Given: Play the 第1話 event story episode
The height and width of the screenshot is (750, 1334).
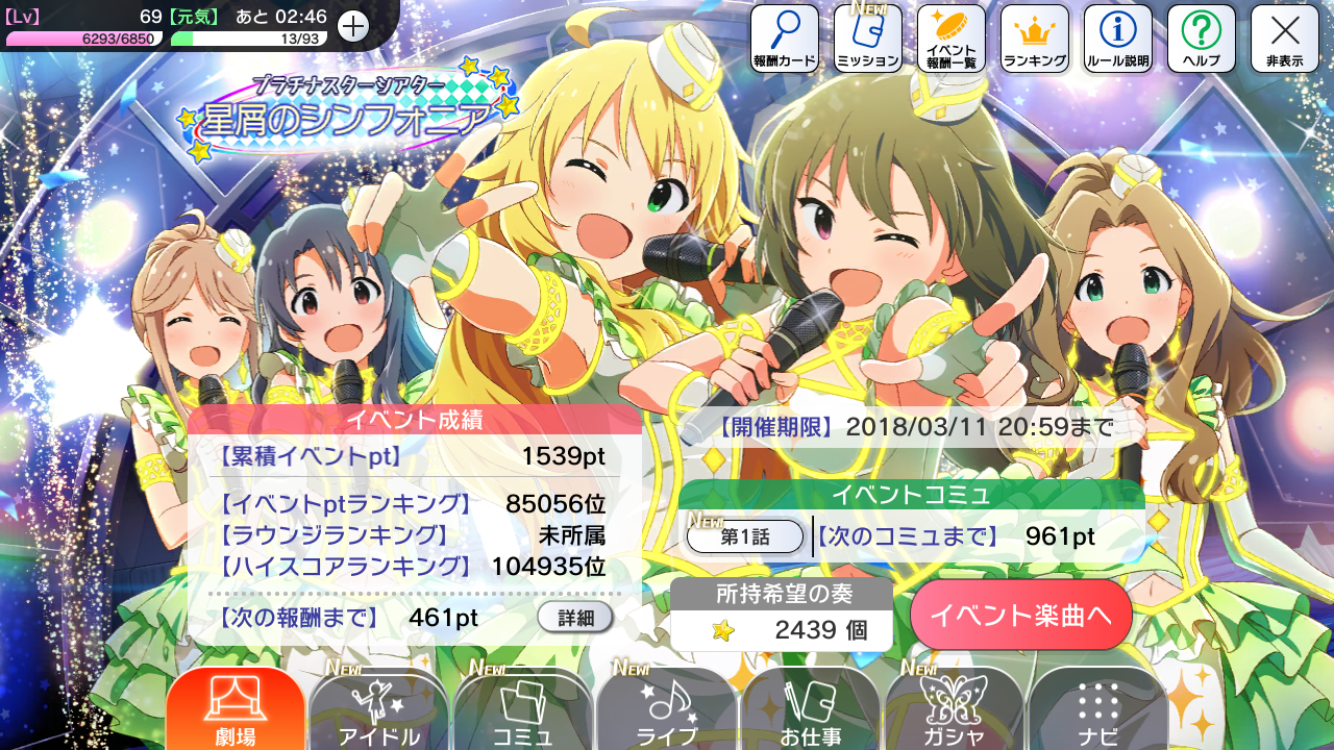Looking at the screenshot, I should tap(745, 537).
